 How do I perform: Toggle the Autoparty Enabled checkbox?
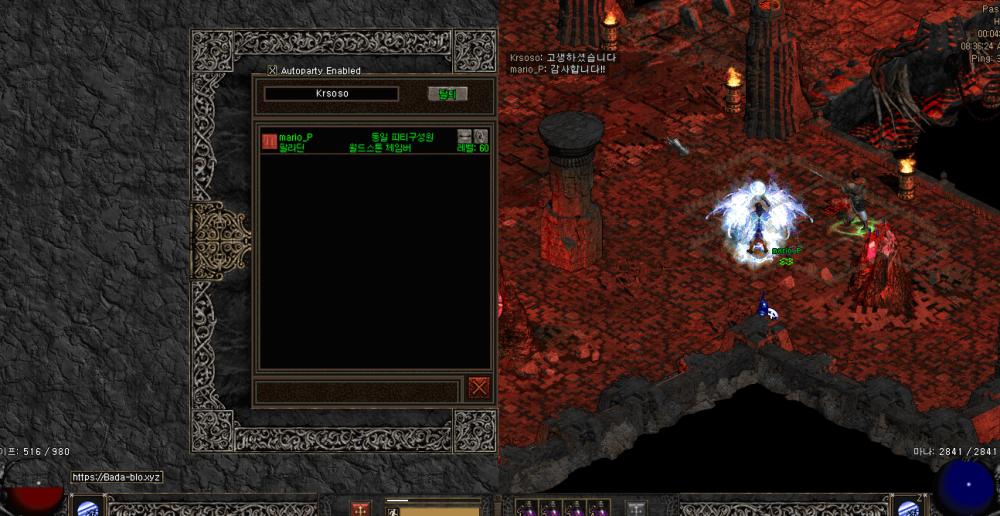point(273,71)
